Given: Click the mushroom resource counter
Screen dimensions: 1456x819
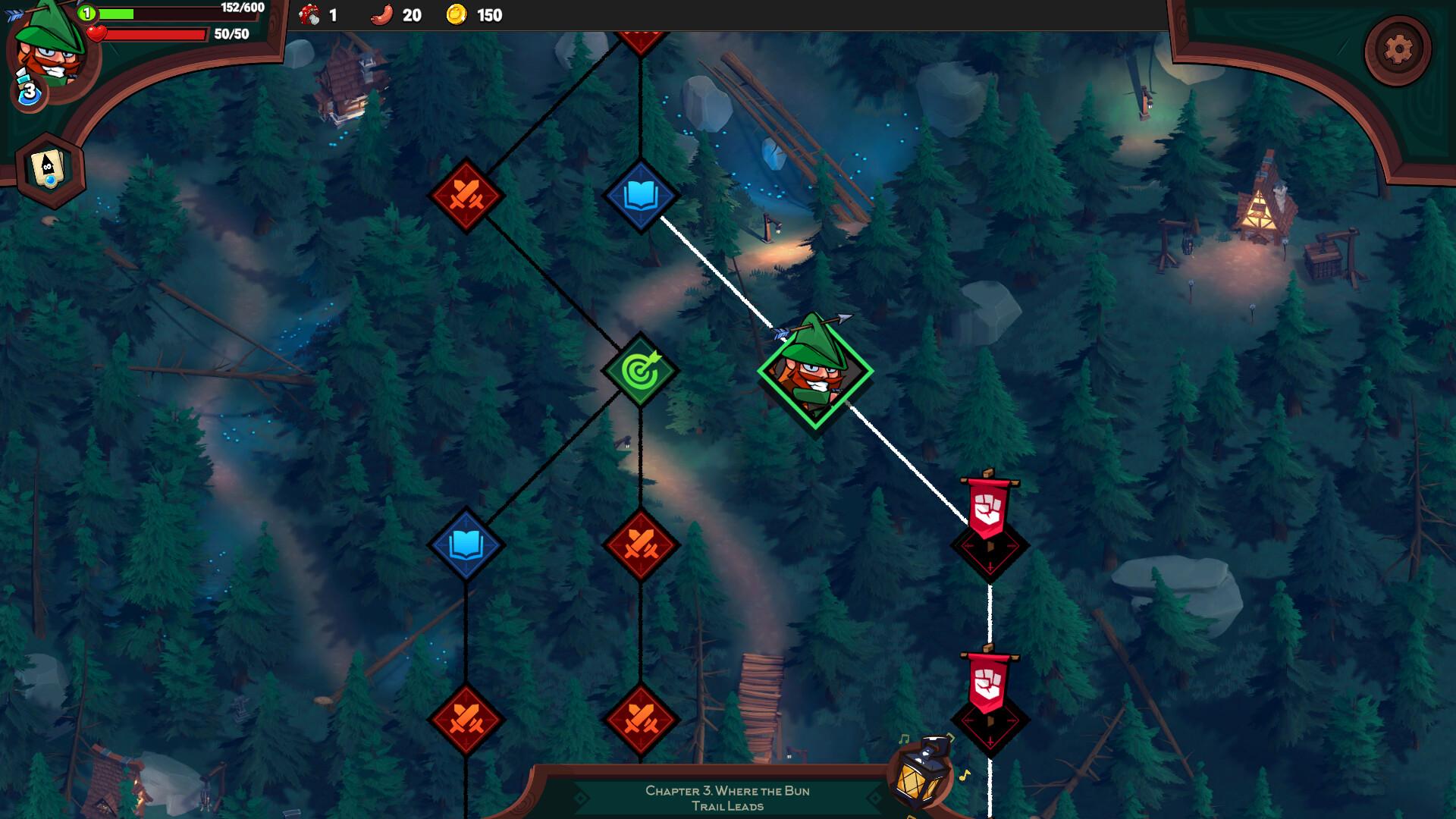Looking at the screenshot, I should click(x=315, y=14).
